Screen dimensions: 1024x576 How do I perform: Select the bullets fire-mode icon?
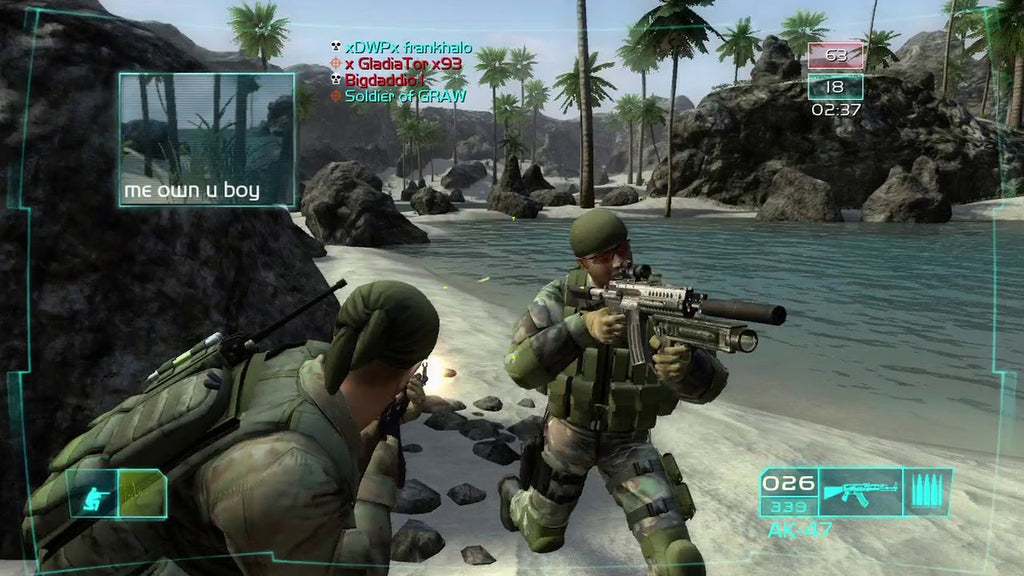click(927, 492)
